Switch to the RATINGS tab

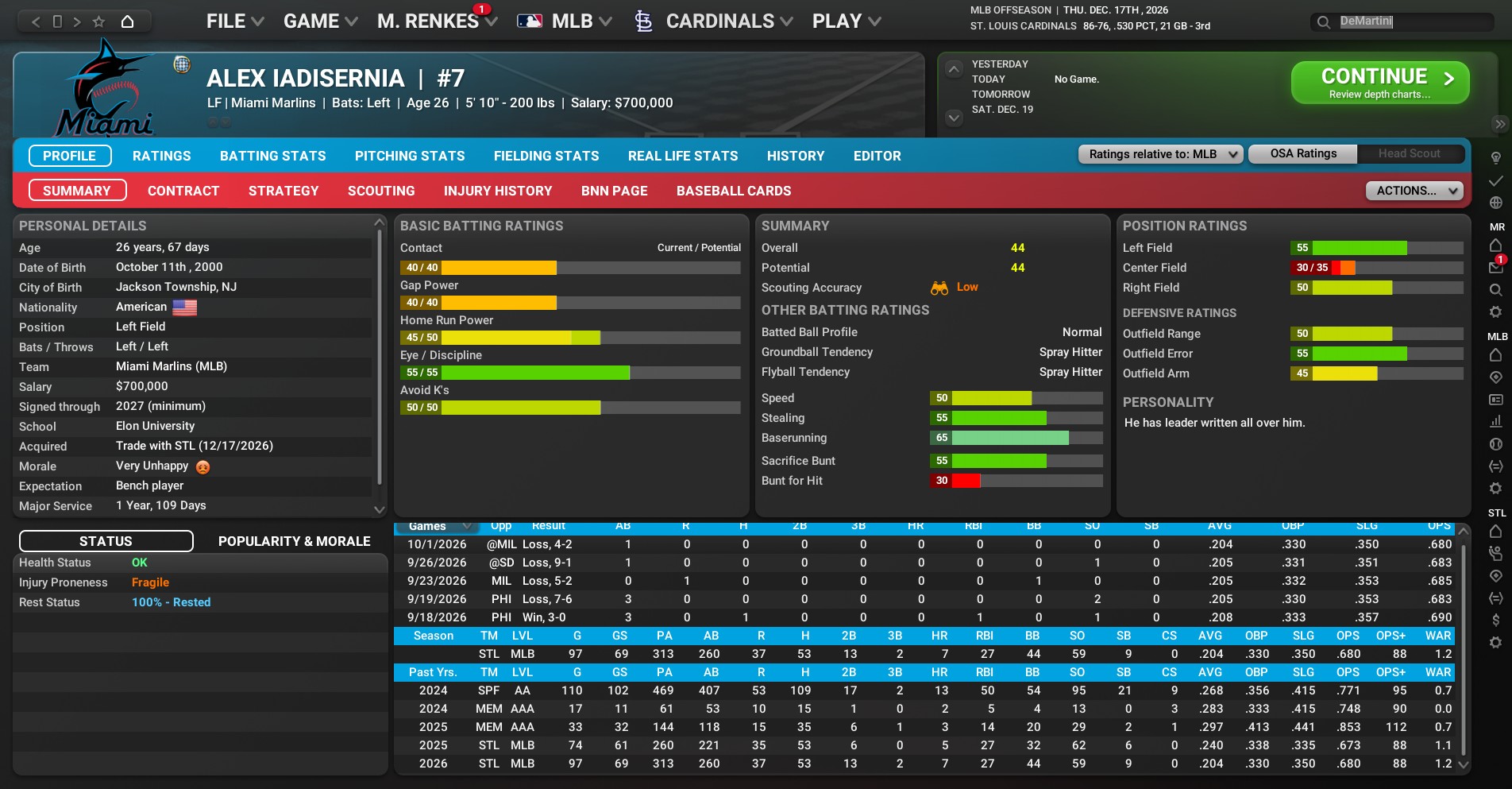pyautogui.click(x=161, y=156)
